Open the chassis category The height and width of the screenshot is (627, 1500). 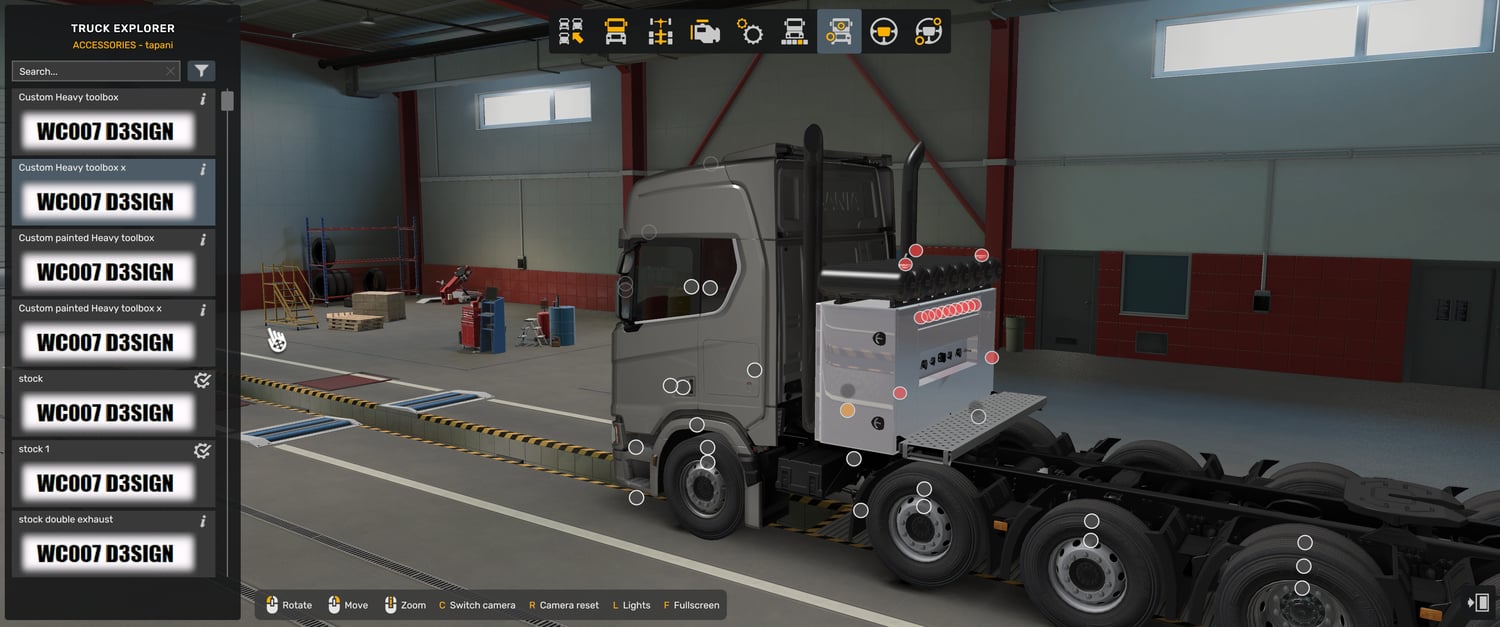pos(661,32)
